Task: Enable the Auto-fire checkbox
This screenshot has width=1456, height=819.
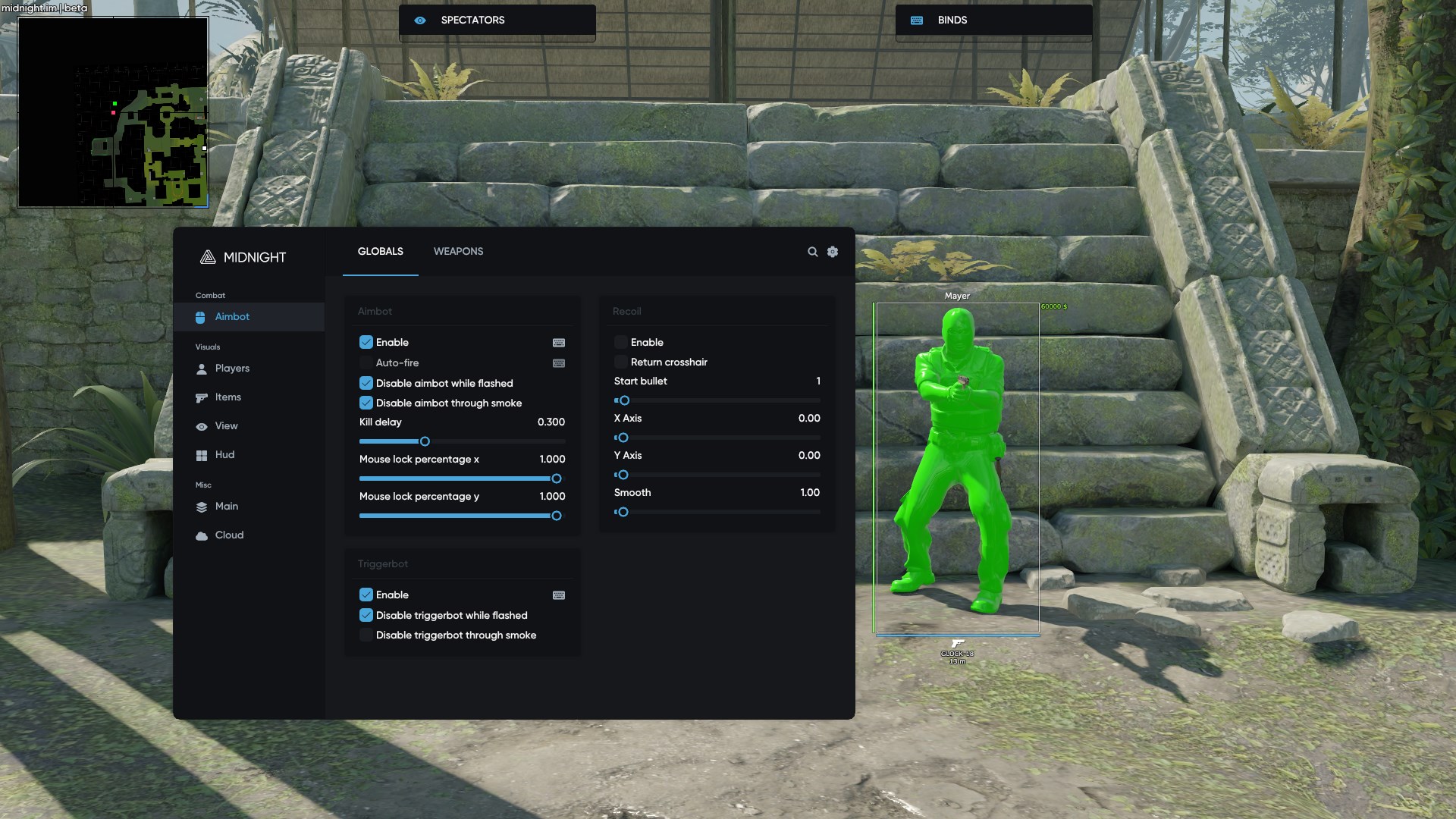Action: (x=366, y=362)
